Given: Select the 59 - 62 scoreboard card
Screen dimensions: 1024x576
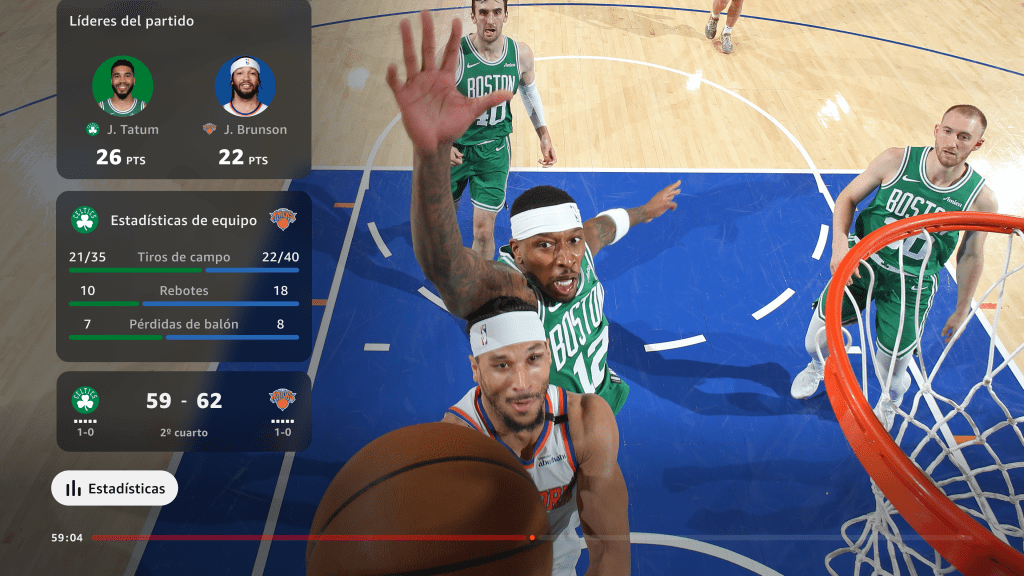Looking at the screenshot, I should coord(183,411).
